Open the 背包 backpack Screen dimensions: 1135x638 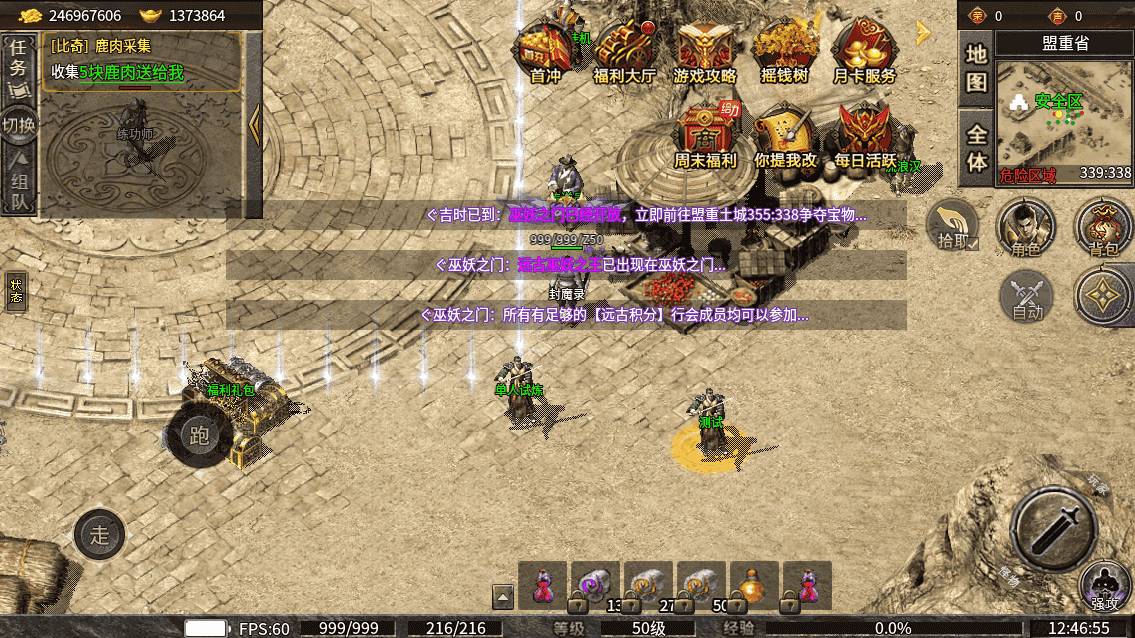pyautogui.click(x=1104, y=228)
